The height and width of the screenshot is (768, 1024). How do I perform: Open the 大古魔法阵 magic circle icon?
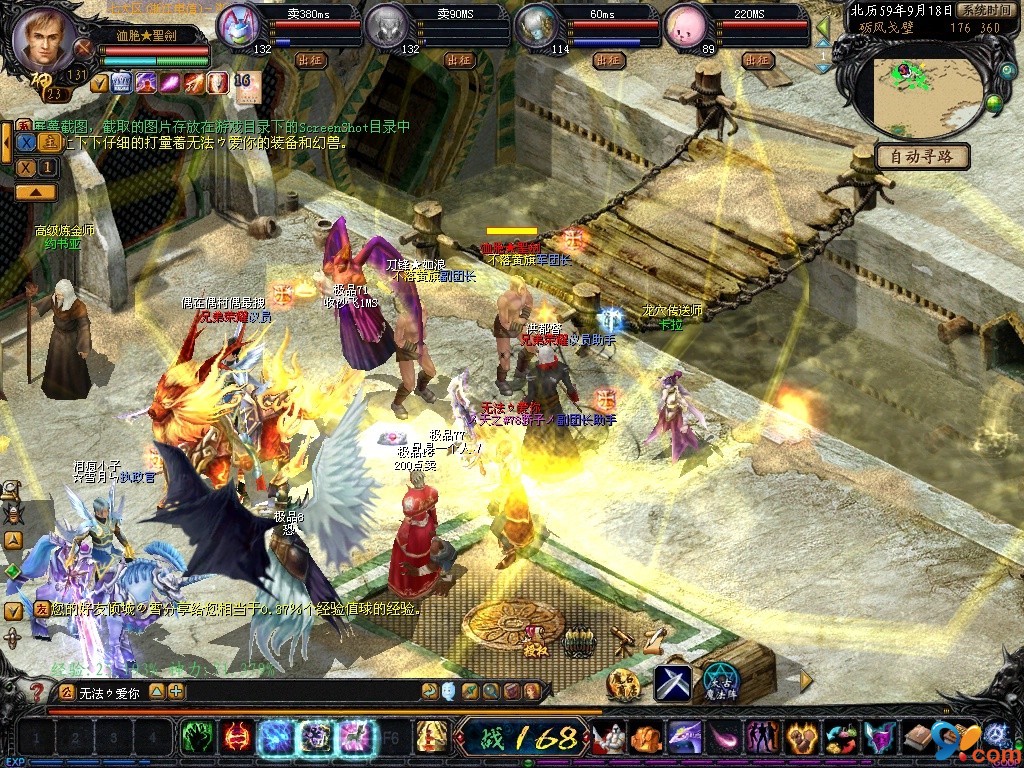click(720, 683)
